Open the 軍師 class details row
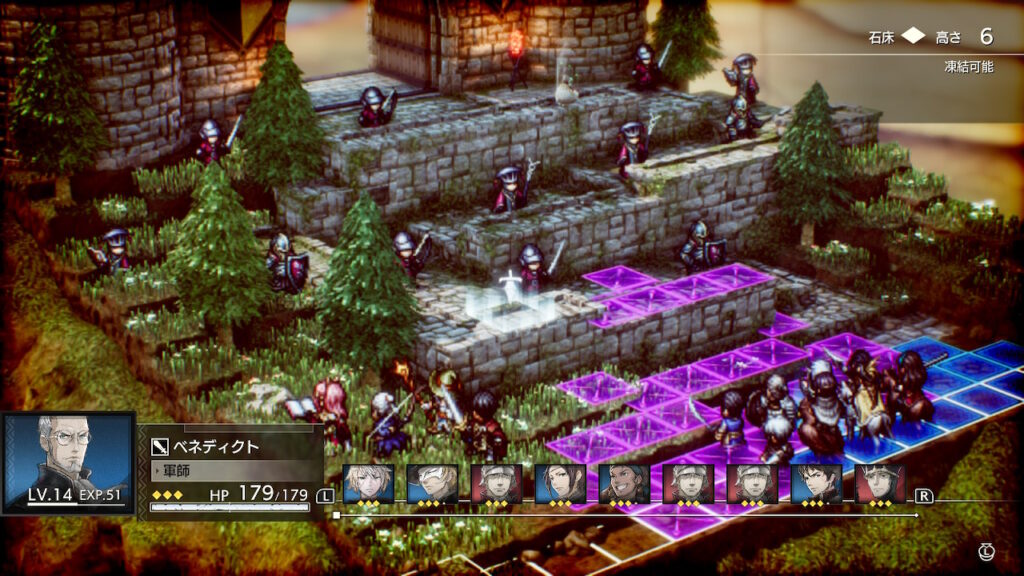This screenshot has height=576, width=1024. click(x=232, y=468)
